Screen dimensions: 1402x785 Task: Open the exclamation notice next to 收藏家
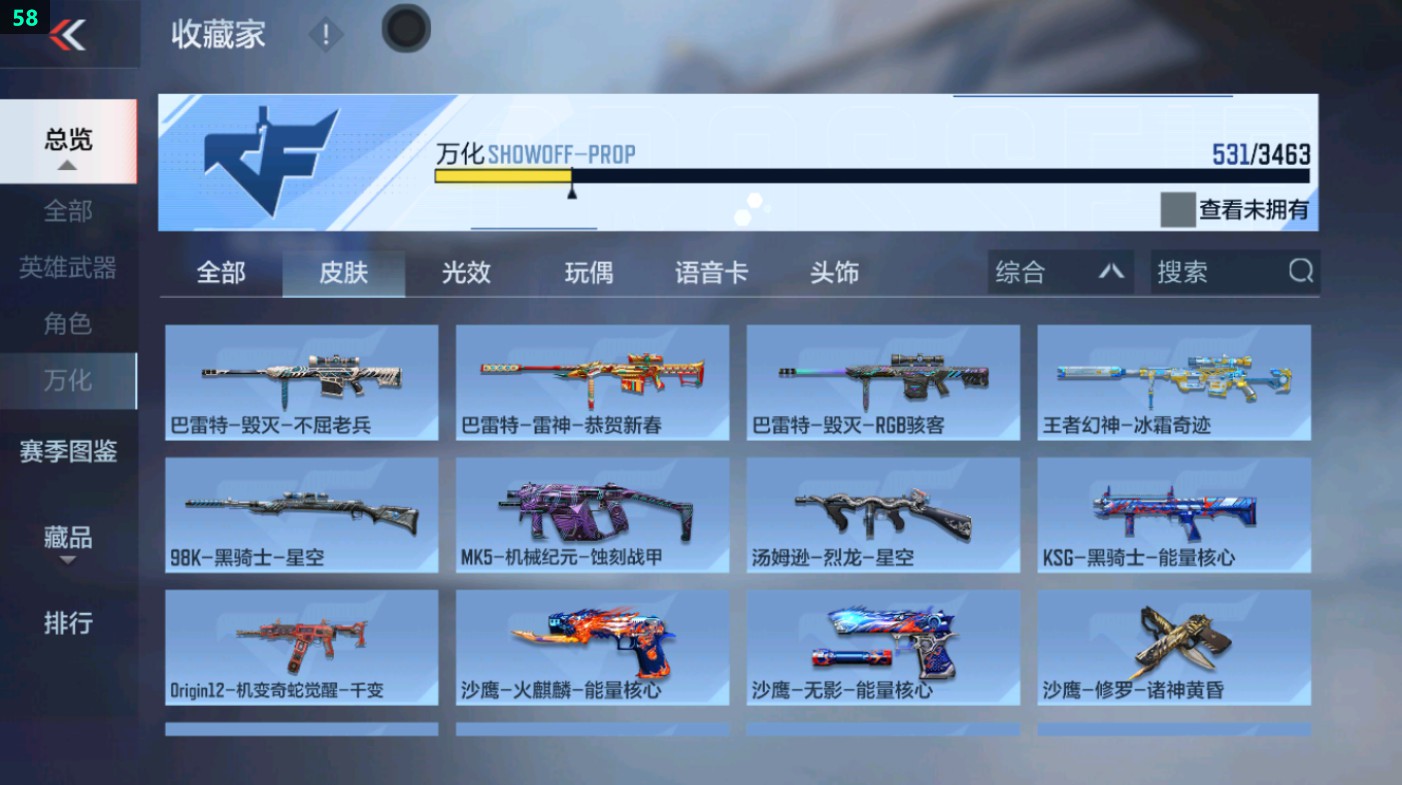click(326, 33)
